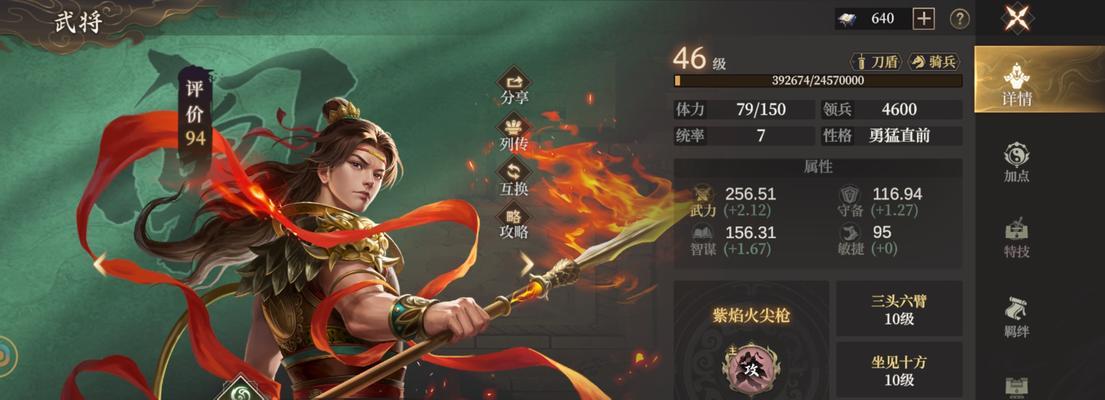Click the 刀盾 troop type tag
The height and width of the screenshot is (400, 1105).
875,62
